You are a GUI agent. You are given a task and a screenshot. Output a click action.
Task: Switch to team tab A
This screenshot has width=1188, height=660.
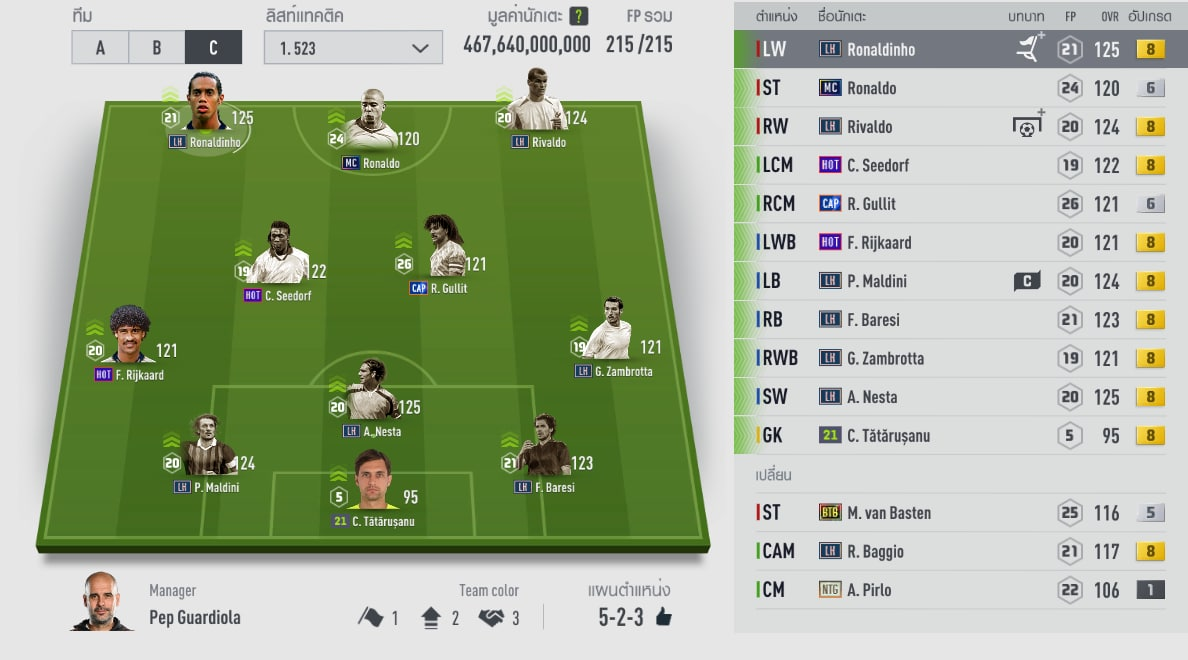pyautogui.click(x=100, y=47)
